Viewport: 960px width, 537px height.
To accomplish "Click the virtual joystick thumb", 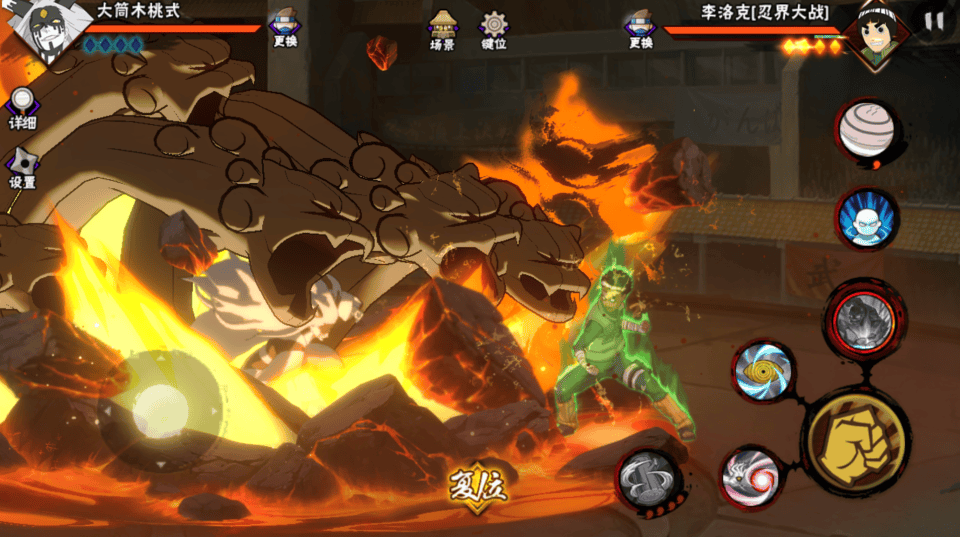I will pos(160,410).
